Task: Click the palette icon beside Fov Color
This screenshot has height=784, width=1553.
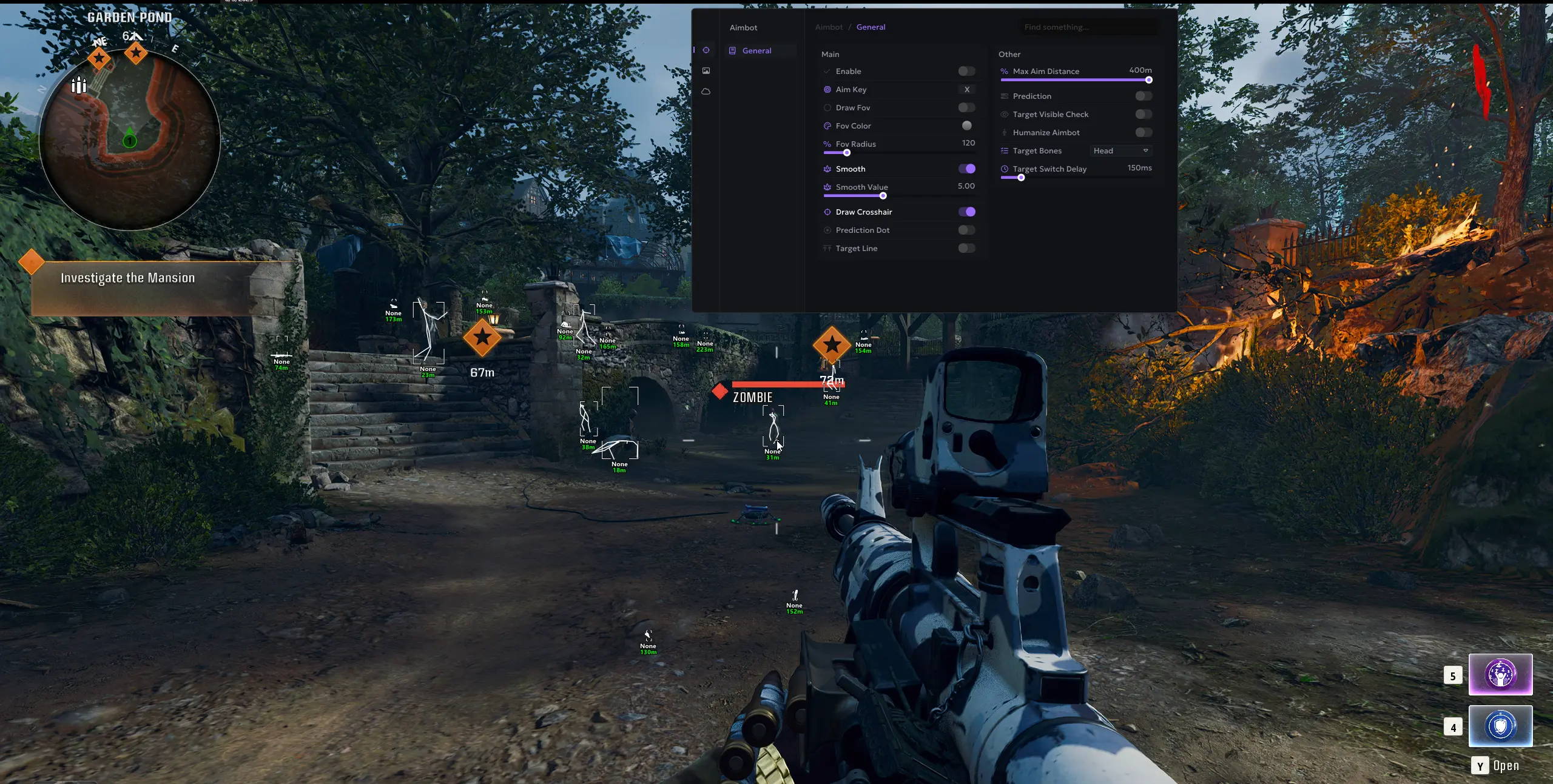Action: click(827, 126)
